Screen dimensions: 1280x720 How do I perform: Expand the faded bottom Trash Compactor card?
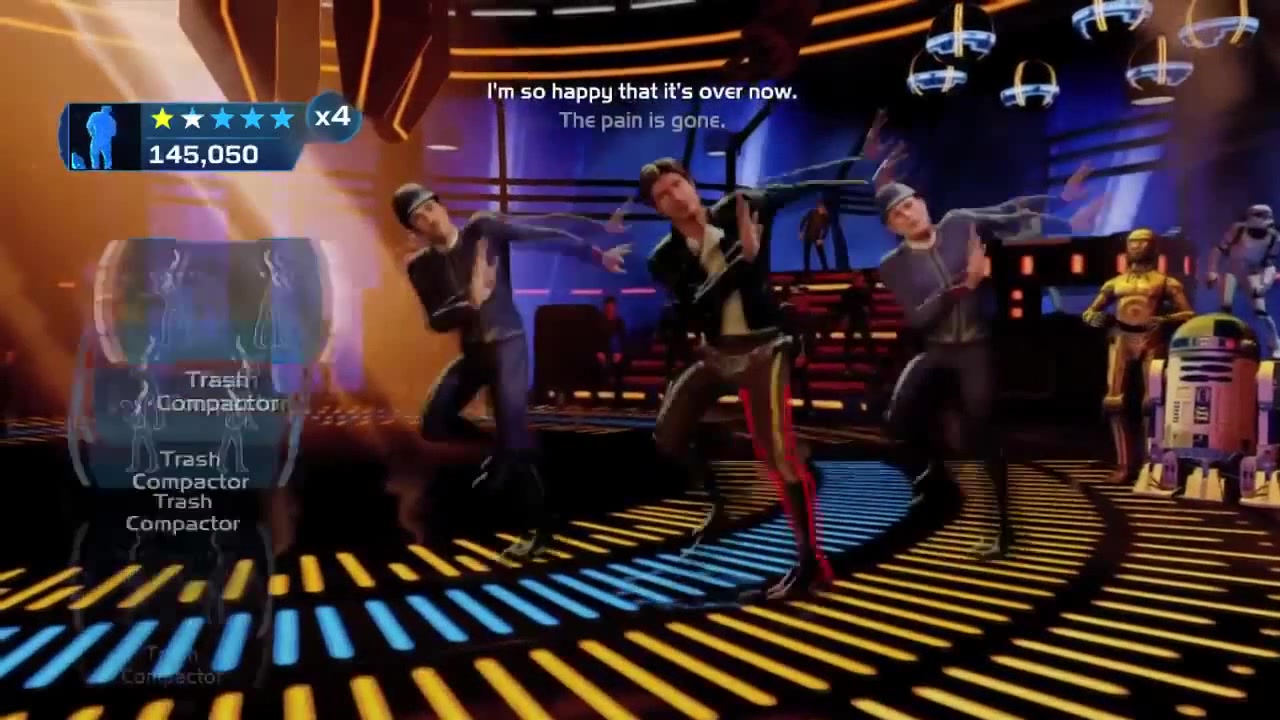tap(170, 665)
